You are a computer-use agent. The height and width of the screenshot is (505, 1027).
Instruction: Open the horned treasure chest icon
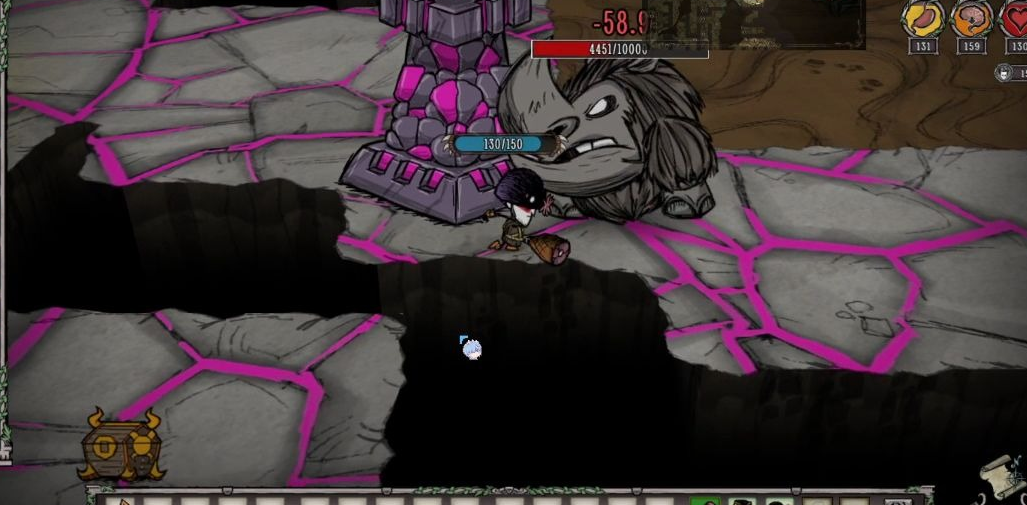coord(123,446)
